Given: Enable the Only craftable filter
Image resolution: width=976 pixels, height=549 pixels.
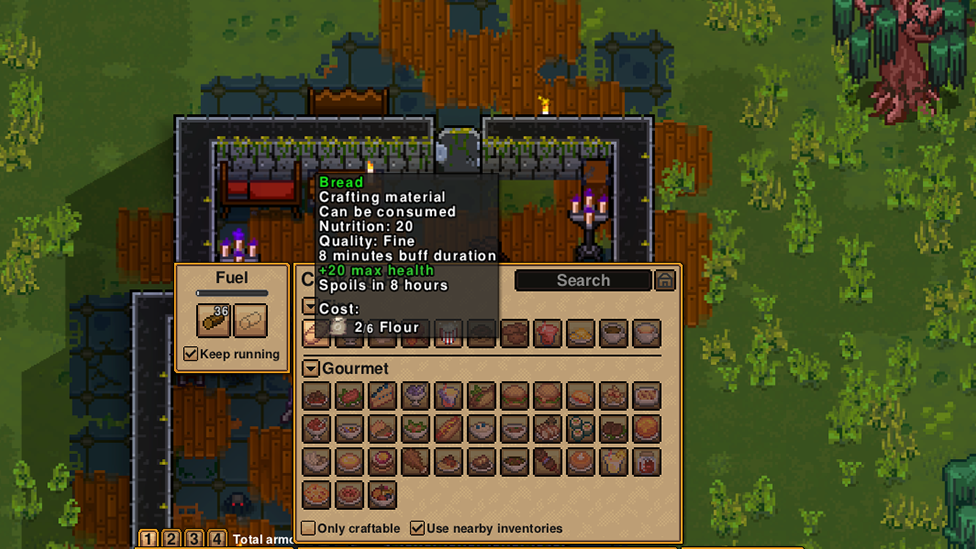Looking at the screenshot, I should tap(309, 528).
